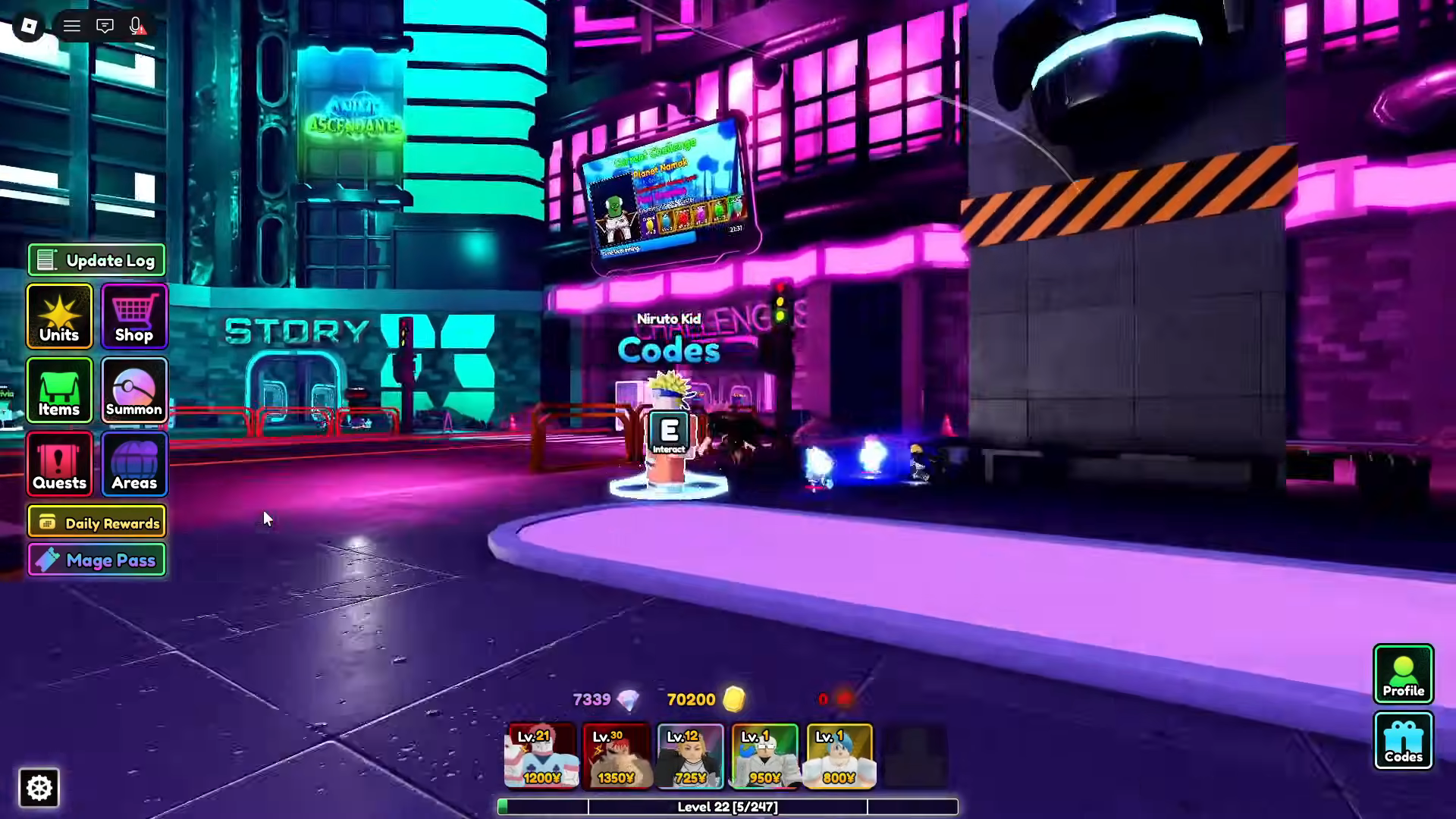The width and height of the screenshot is (1456, 819).
Task: Open the Codes button with gift icon
Action: [1403, 741]
